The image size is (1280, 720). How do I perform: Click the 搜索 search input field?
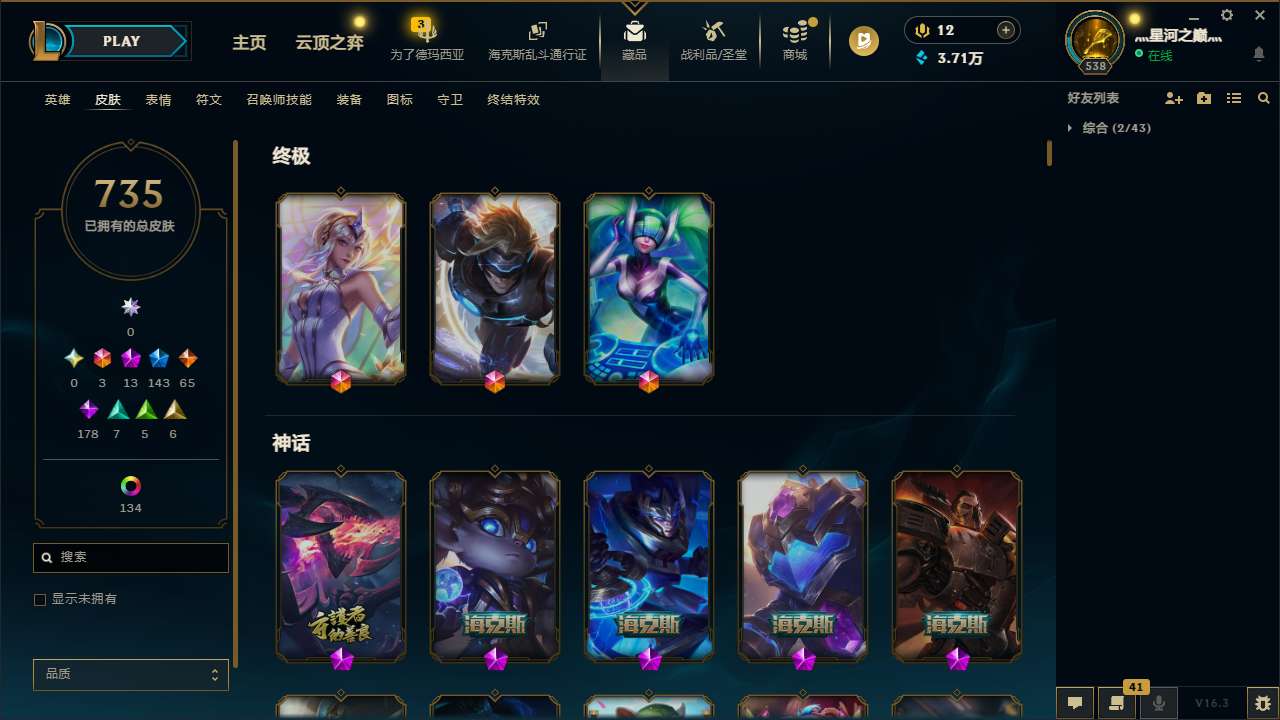point(130,557)
